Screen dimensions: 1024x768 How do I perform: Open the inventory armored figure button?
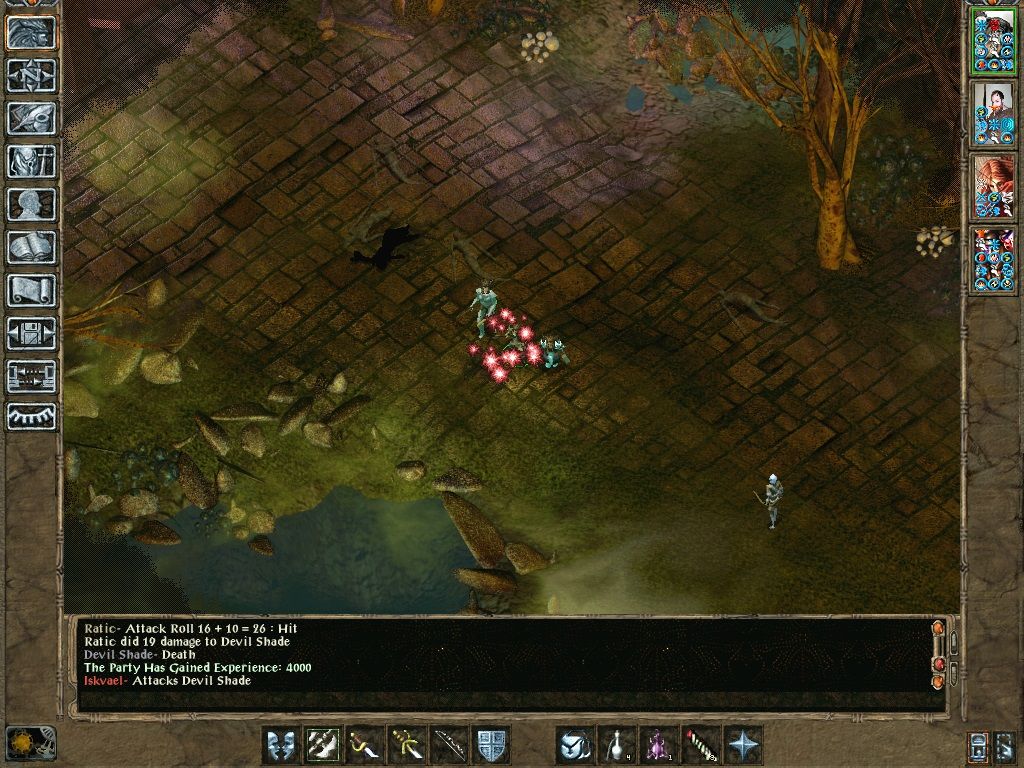click(31, 161)
